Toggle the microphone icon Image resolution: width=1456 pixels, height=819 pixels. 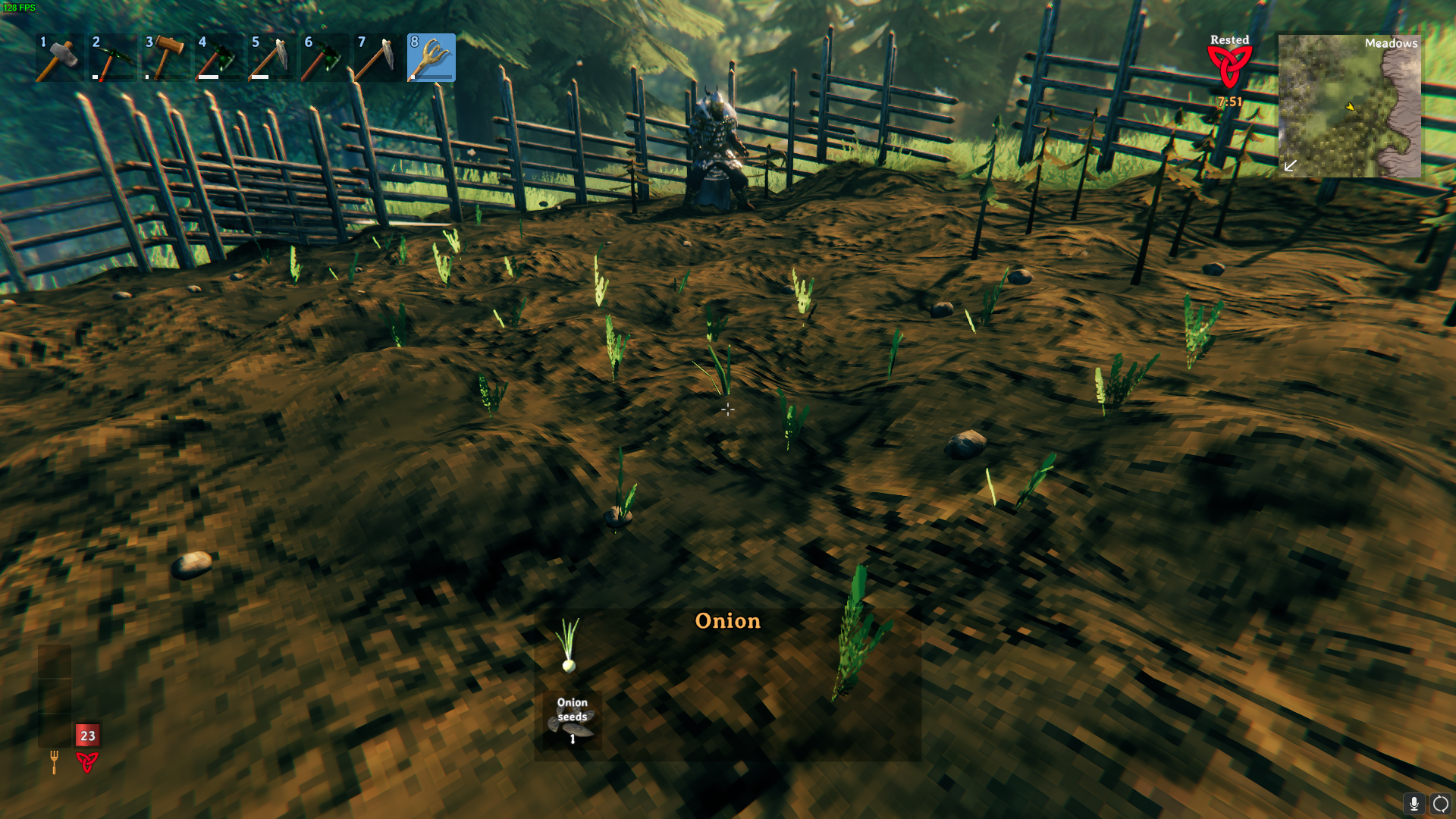(1414, 804)
